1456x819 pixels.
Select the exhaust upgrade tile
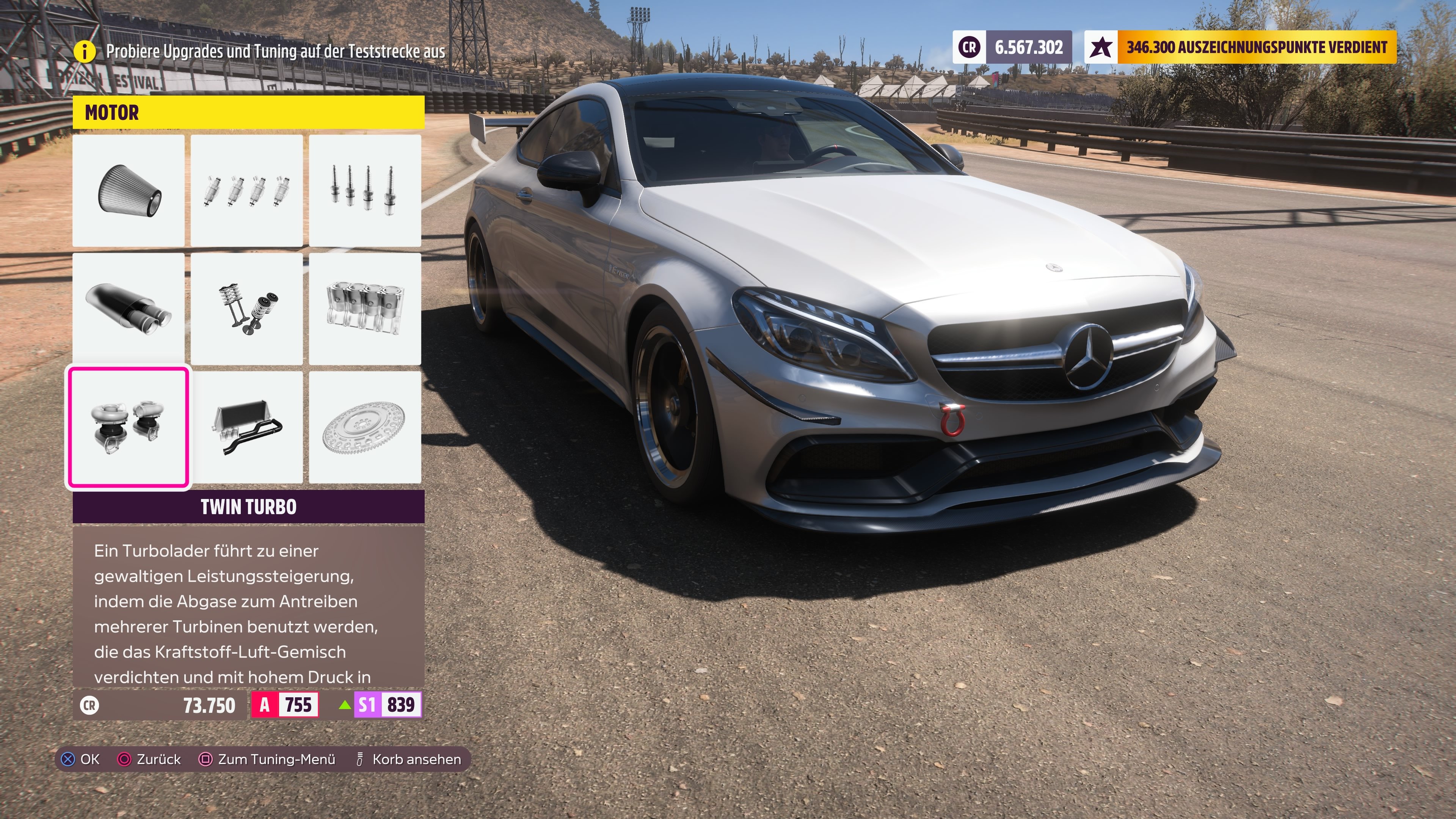pos(129,310)
